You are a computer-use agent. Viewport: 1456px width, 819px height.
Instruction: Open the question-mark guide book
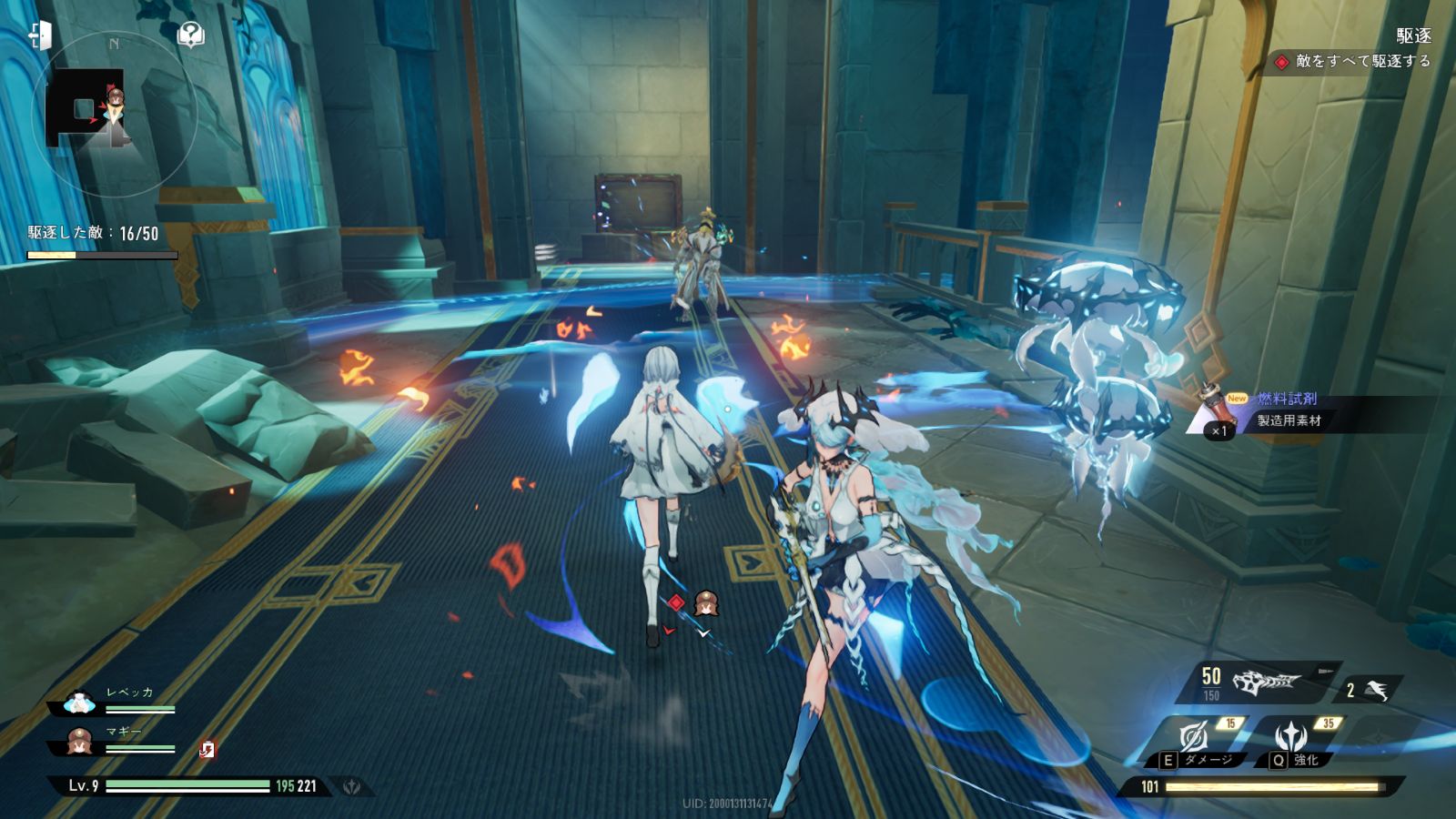coord(190,35)
